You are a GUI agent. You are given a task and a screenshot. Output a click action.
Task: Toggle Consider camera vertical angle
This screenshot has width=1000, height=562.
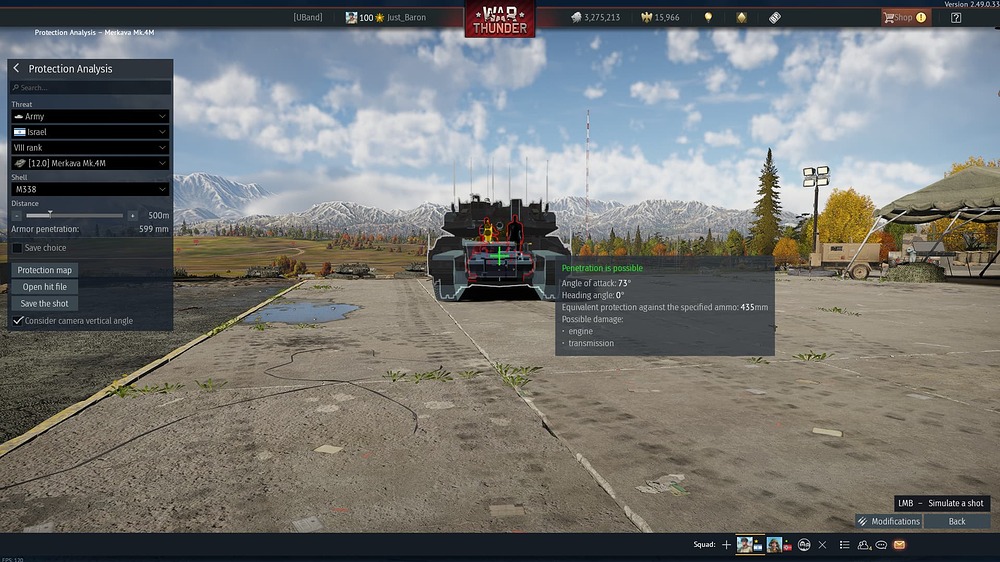point(18,321)
